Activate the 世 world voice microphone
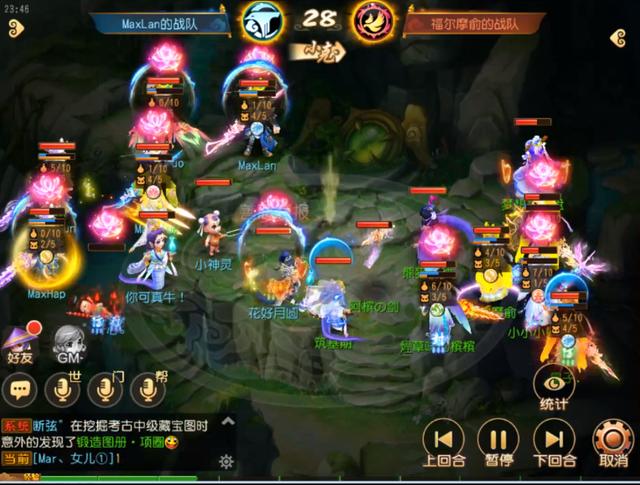This screenshot has width=640, height=485. coord(62,389)
